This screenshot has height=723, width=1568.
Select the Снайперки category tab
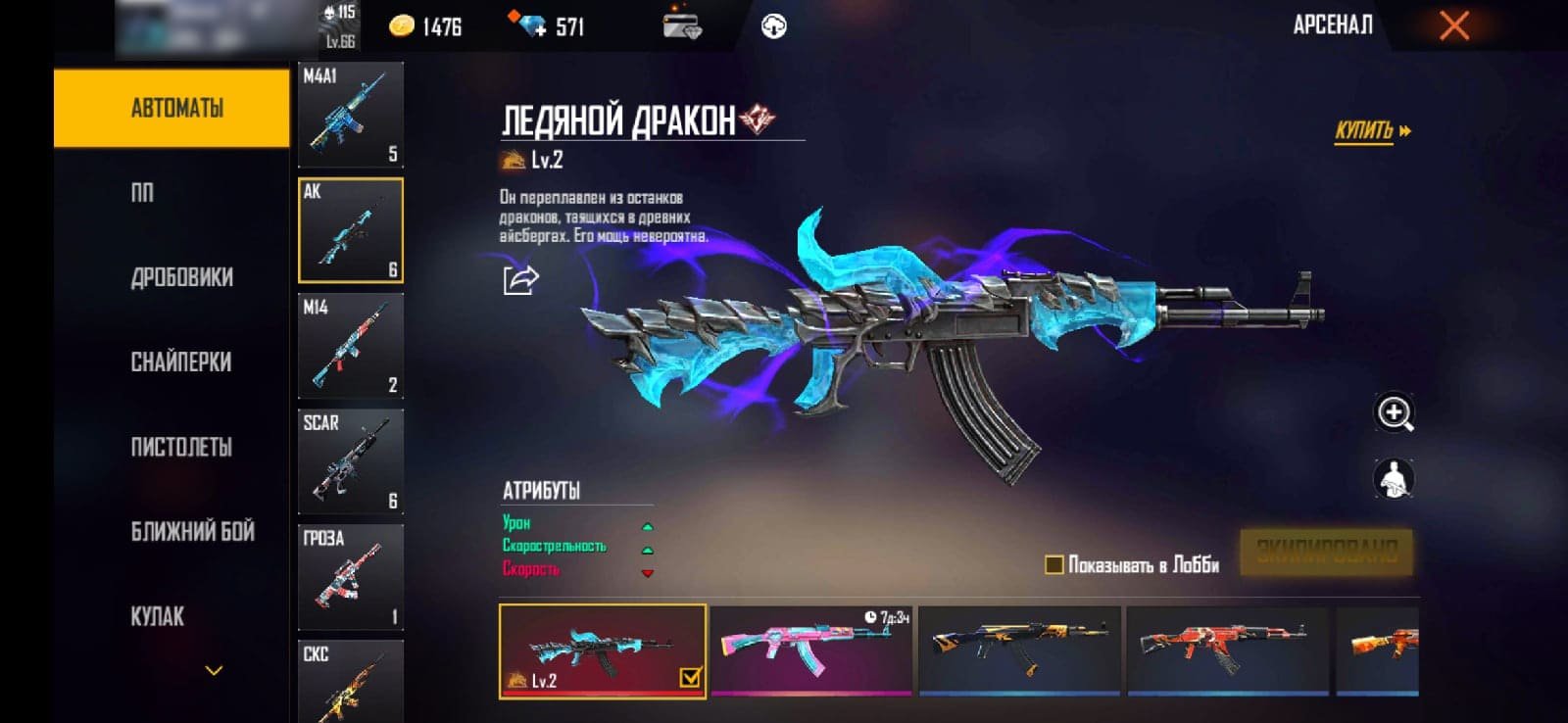(x=181, y=362)
